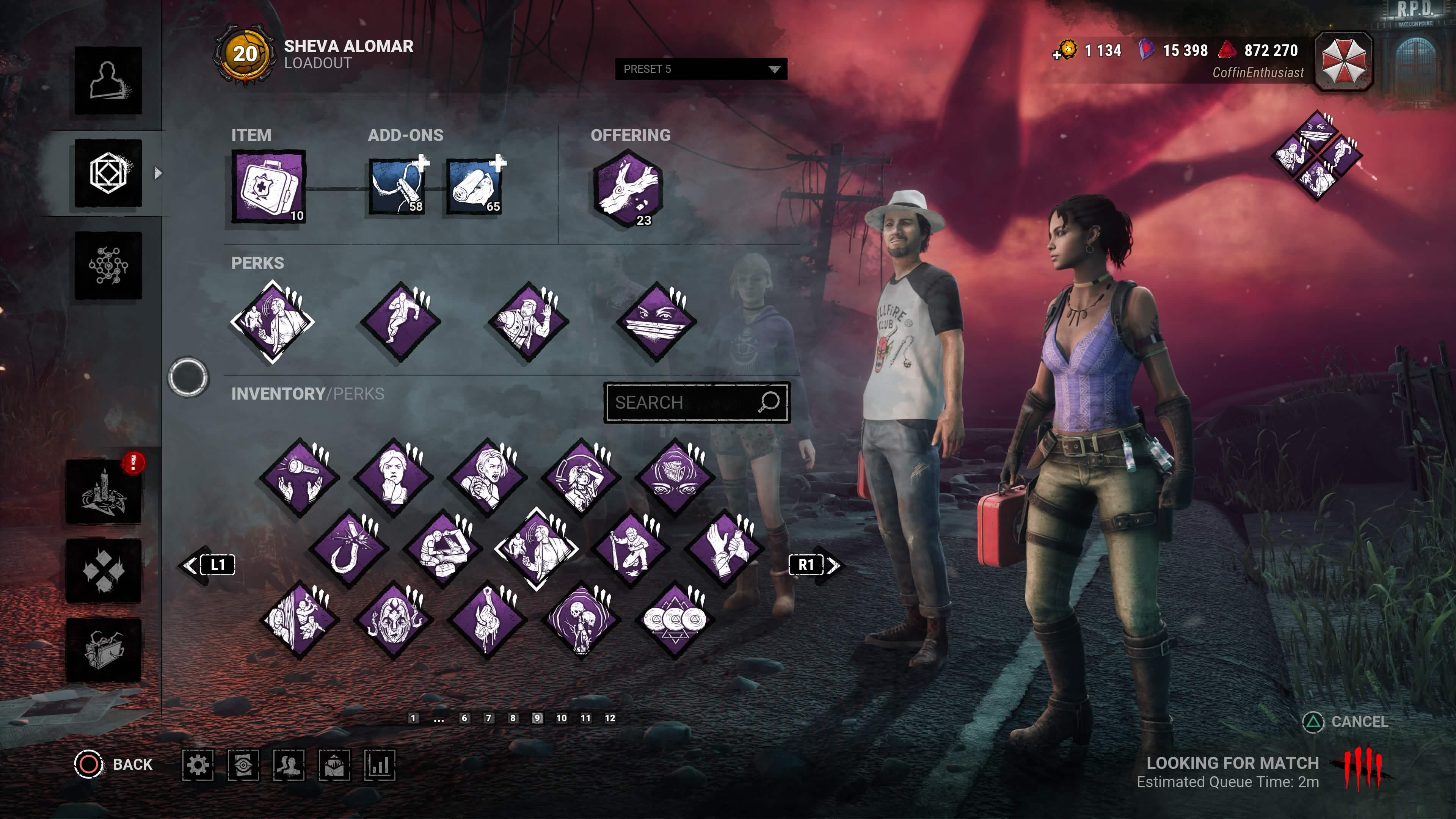Open the settings gear menu
Image resolution: width=1456 pixels, height=819 pixels.
(198, 765)
